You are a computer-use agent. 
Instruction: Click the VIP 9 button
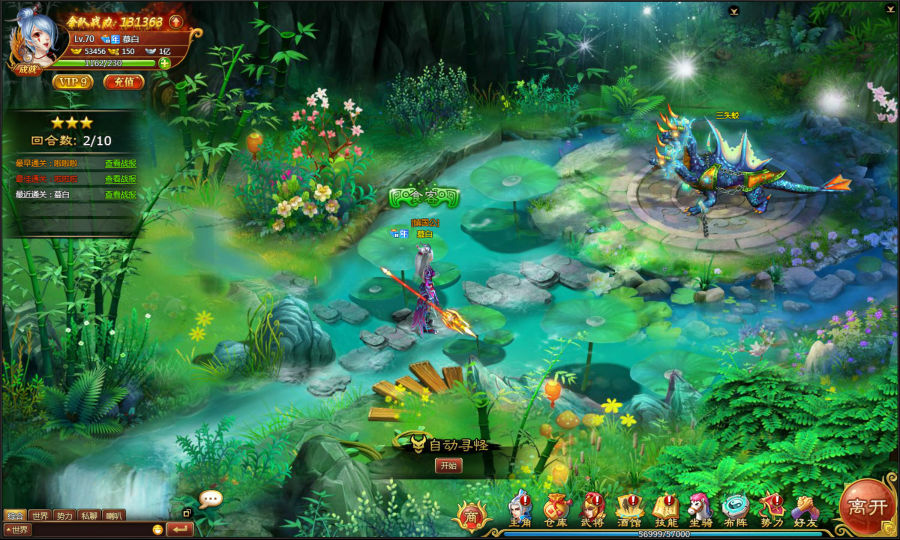point(73,82)
